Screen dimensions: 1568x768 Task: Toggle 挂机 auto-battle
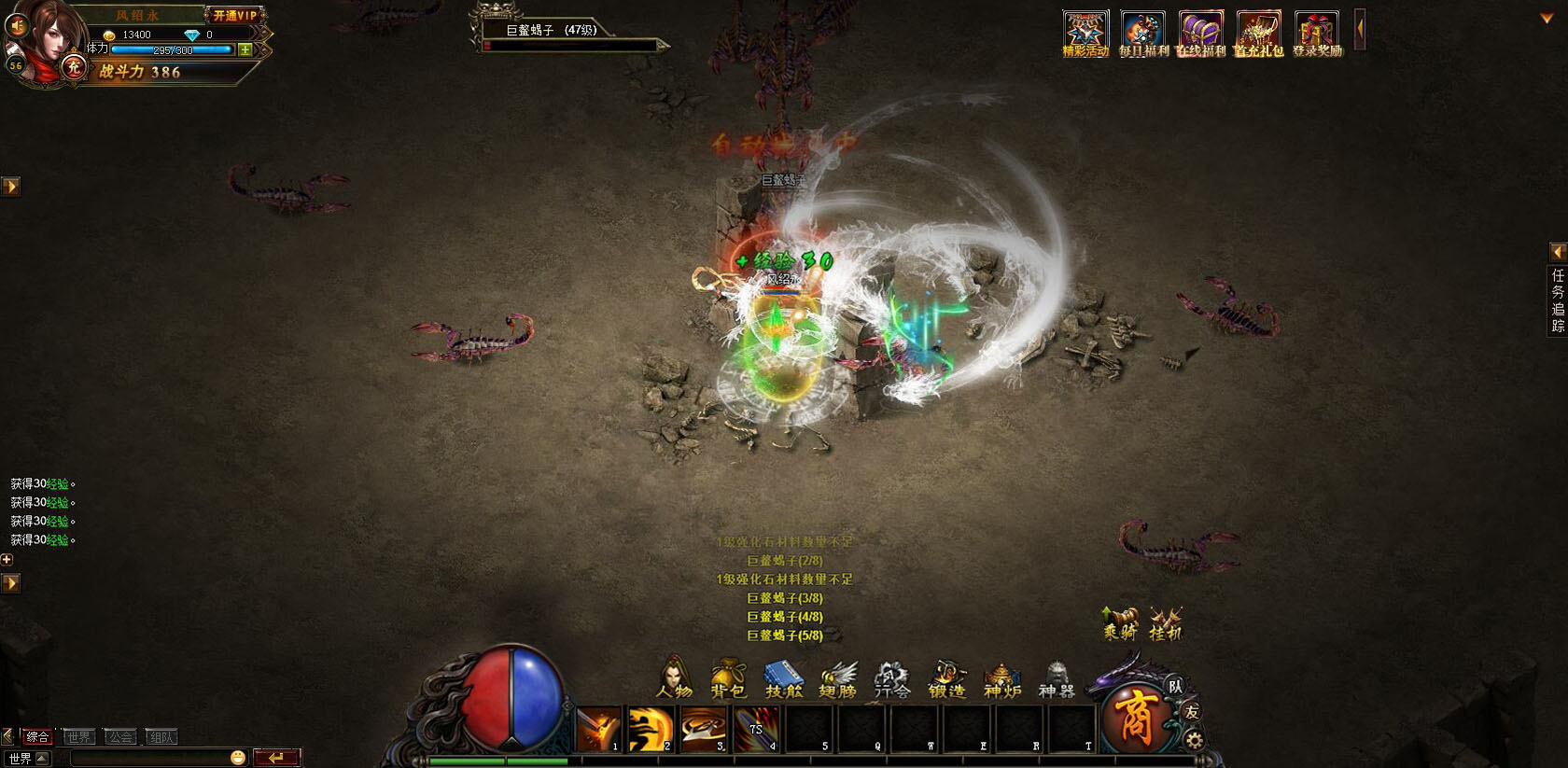1165,622
